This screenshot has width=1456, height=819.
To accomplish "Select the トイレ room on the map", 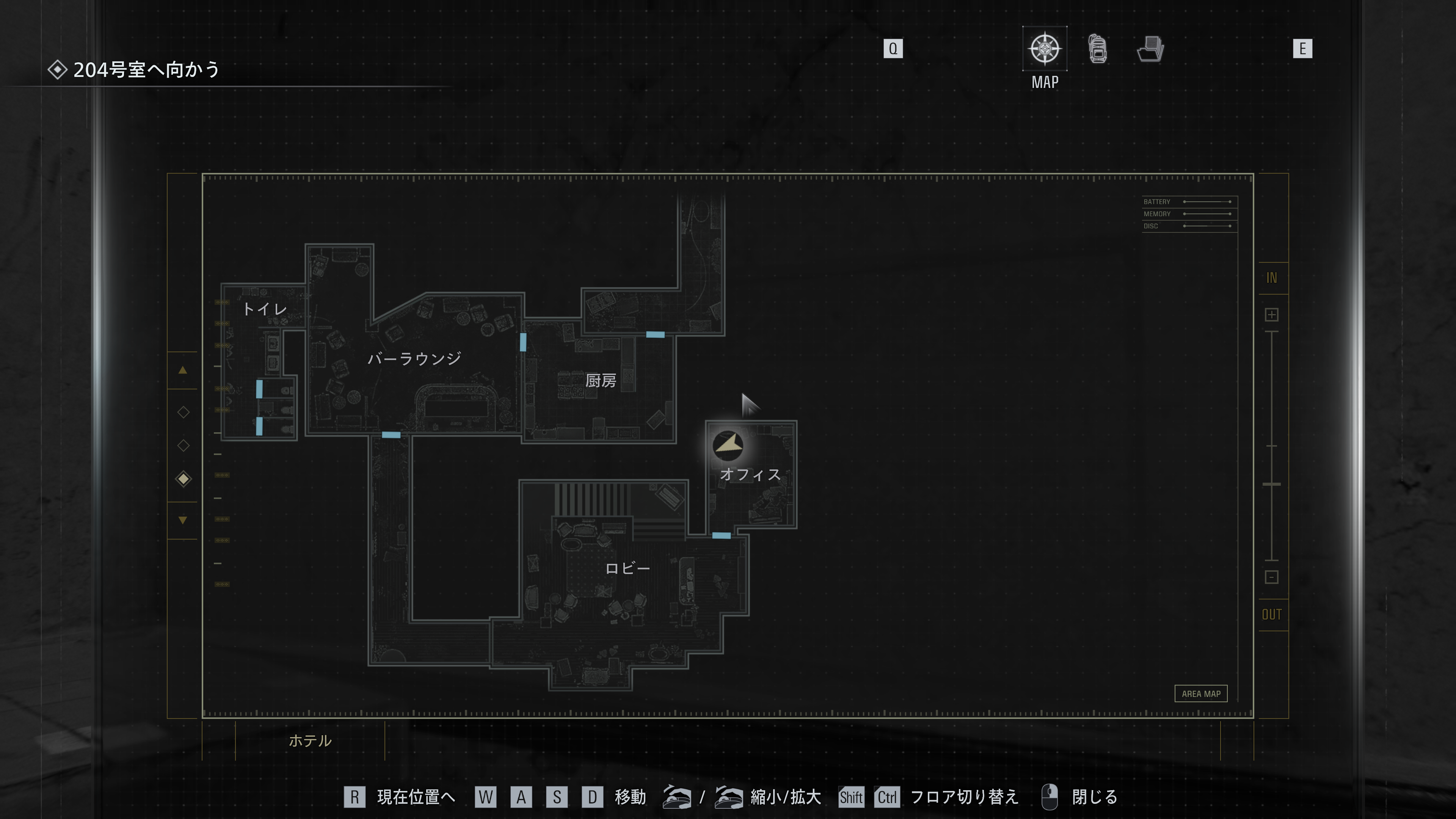I will pyautogui.click(x=265, y=309).
